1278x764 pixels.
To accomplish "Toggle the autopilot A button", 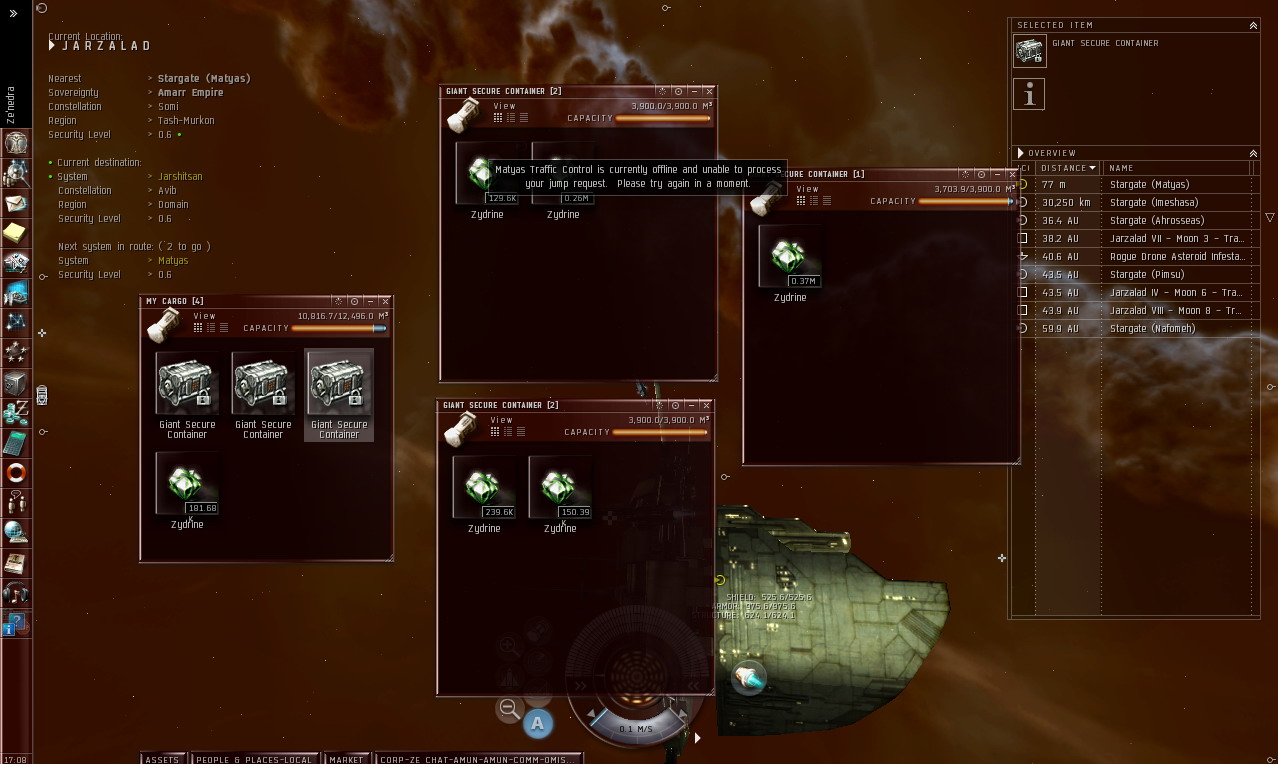I will point(538,723).
